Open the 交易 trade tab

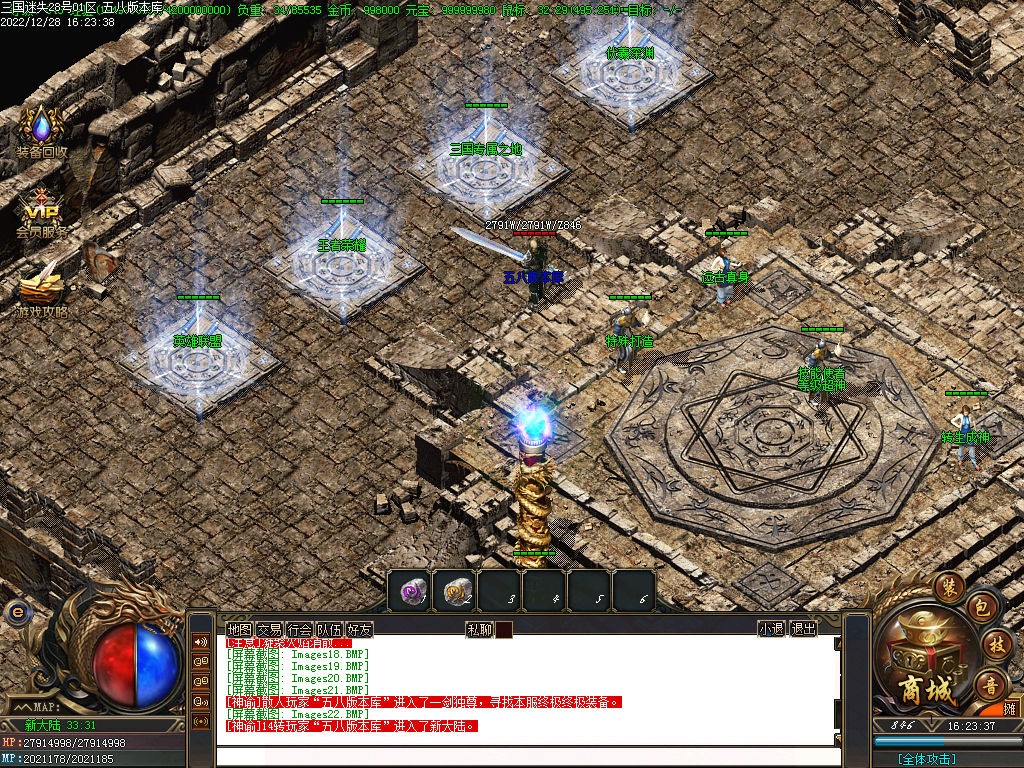coord(269,629)
